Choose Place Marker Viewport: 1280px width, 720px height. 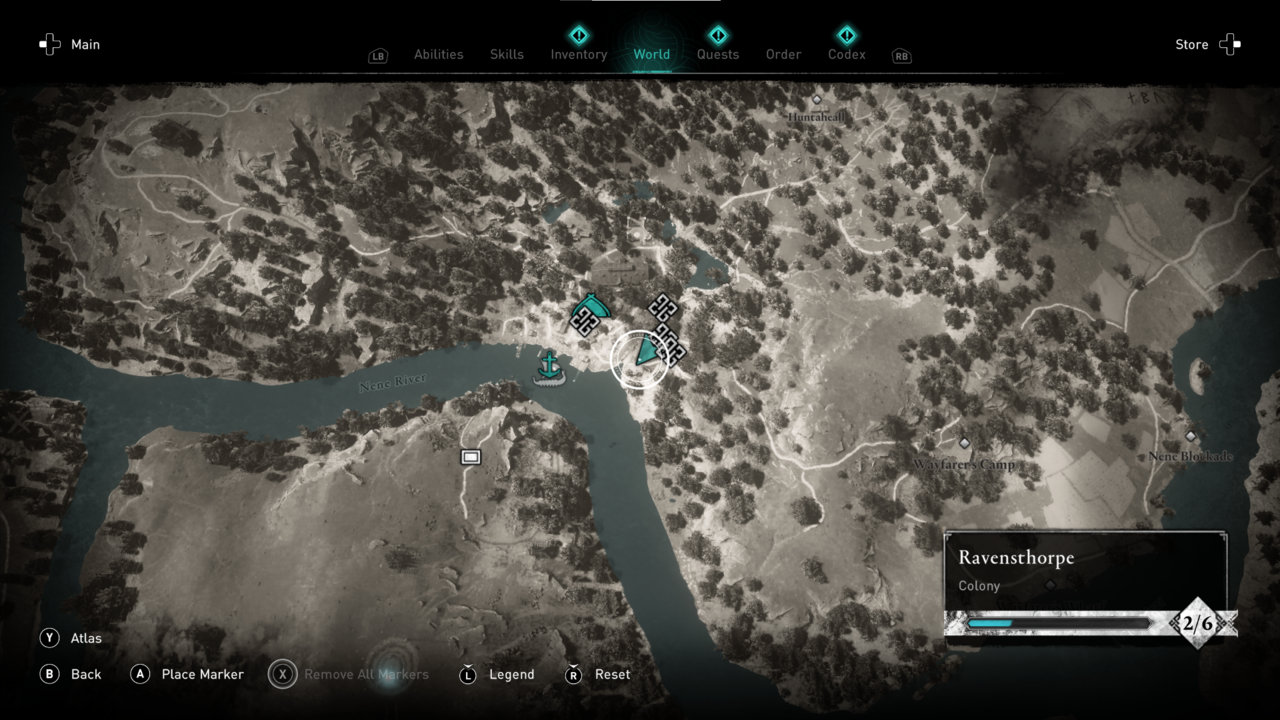coord(188,674)
